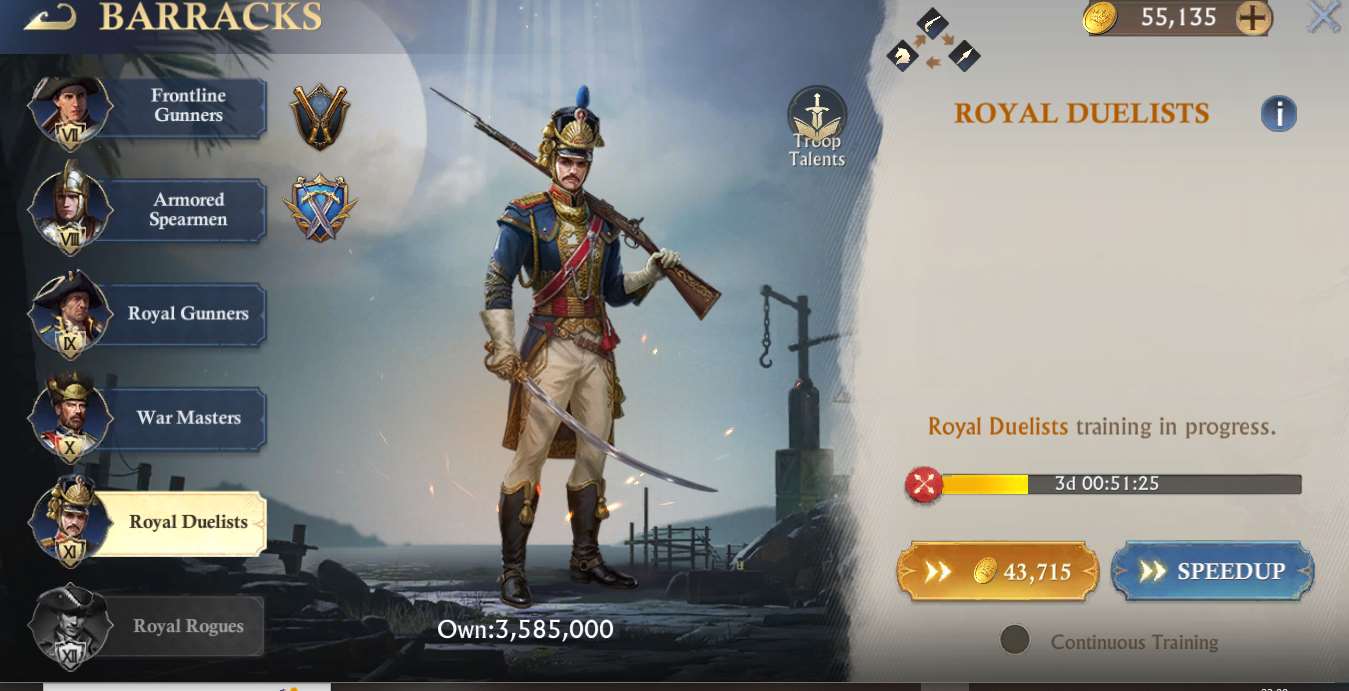The height and width of the screenshot is (691, 1349).
Task: Select the War Masters troop
Action: pyautogui.click(x=188, y=418)
